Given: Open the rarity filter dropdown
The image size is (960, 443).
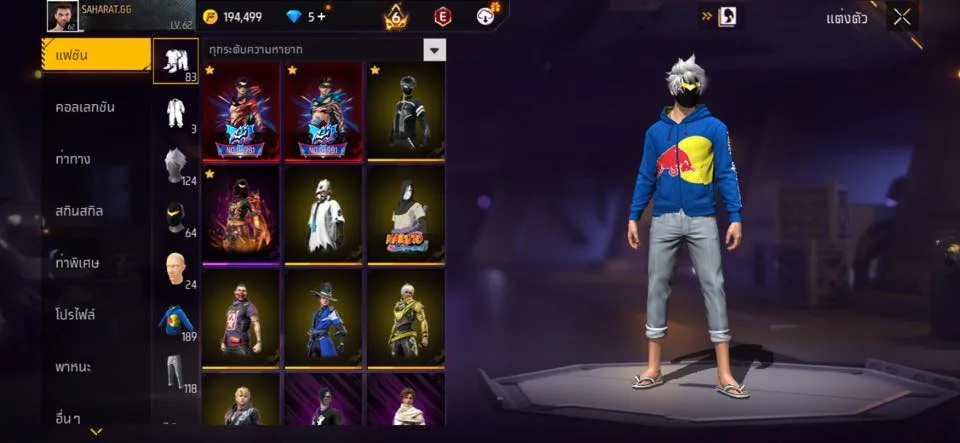Looking at the screenshot, I should 434,50.
